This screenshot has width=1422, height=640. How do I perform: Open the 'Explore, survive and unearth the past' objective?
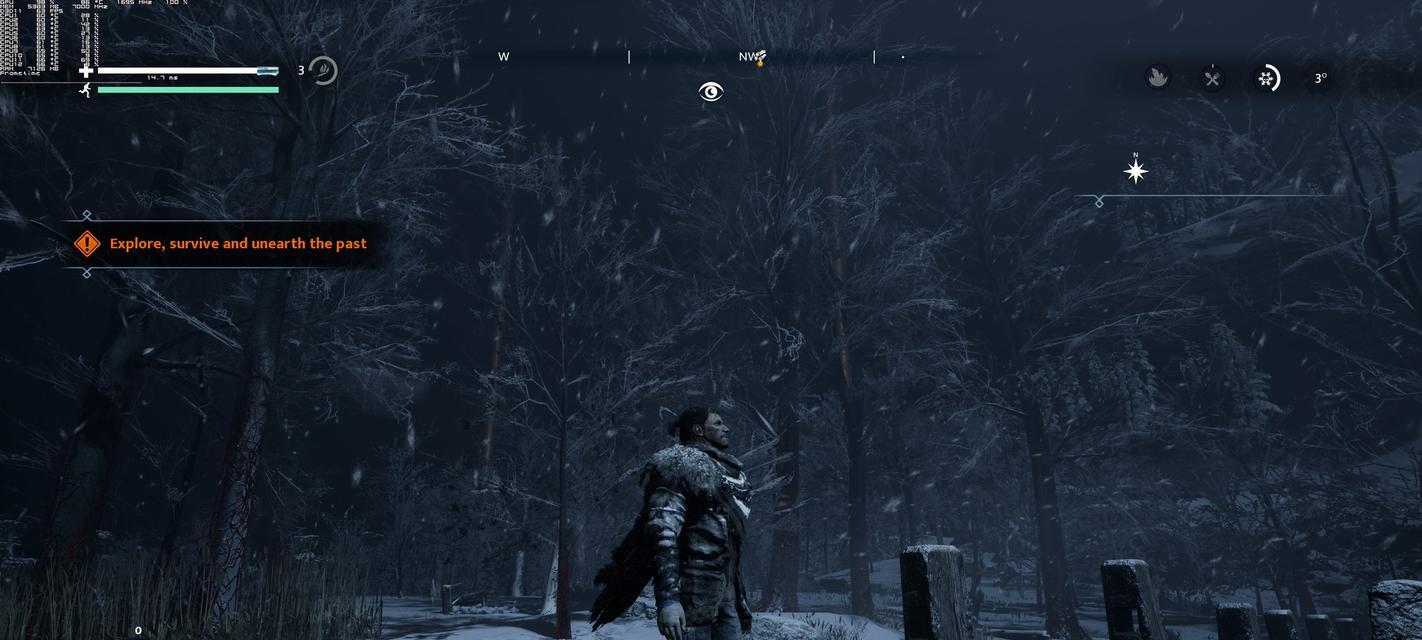coord(238,243)
